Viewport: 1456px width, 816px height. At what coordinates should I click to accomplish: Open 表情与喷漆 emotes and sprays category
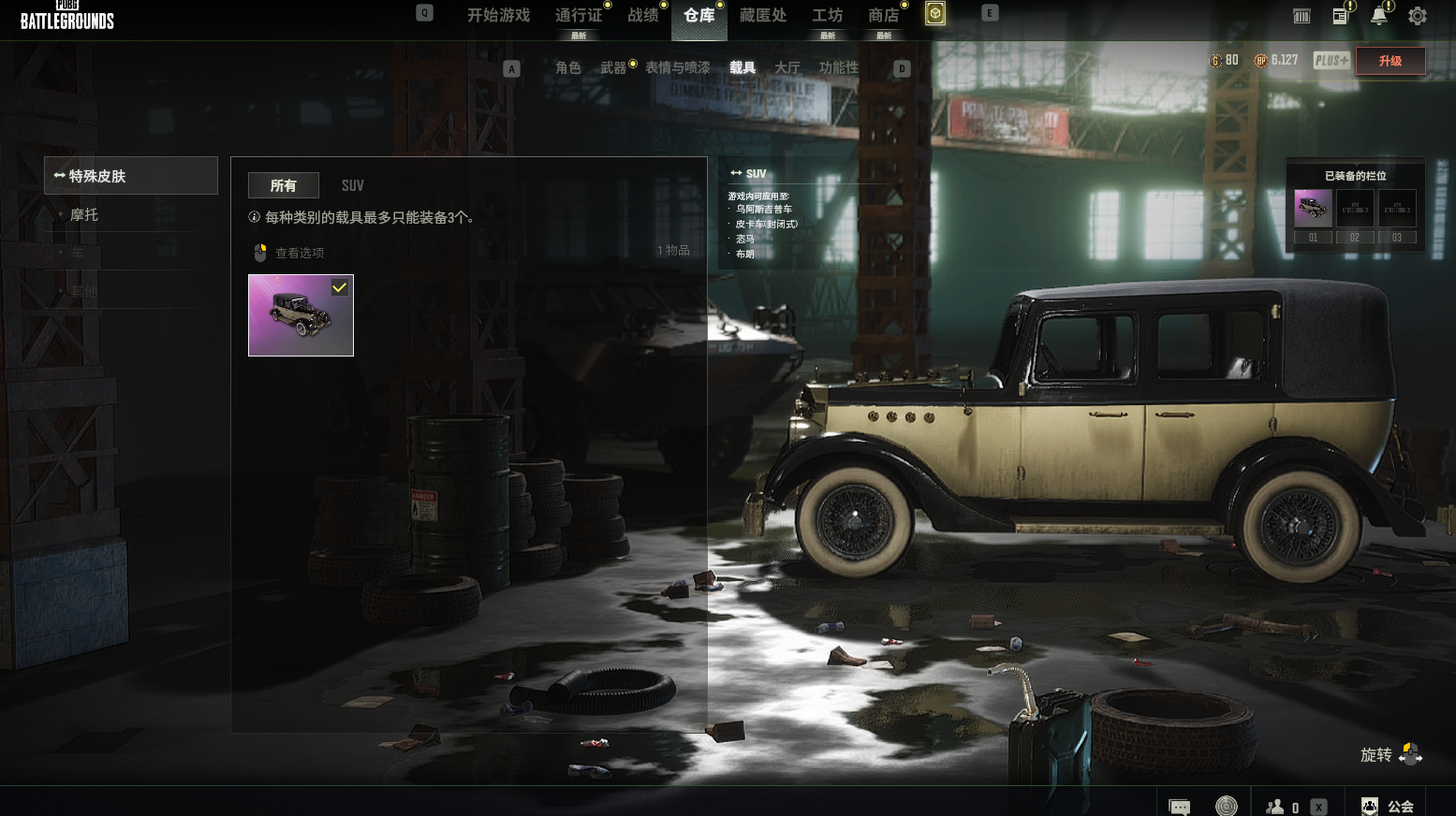pyautogui.click(x=678, y=68)
